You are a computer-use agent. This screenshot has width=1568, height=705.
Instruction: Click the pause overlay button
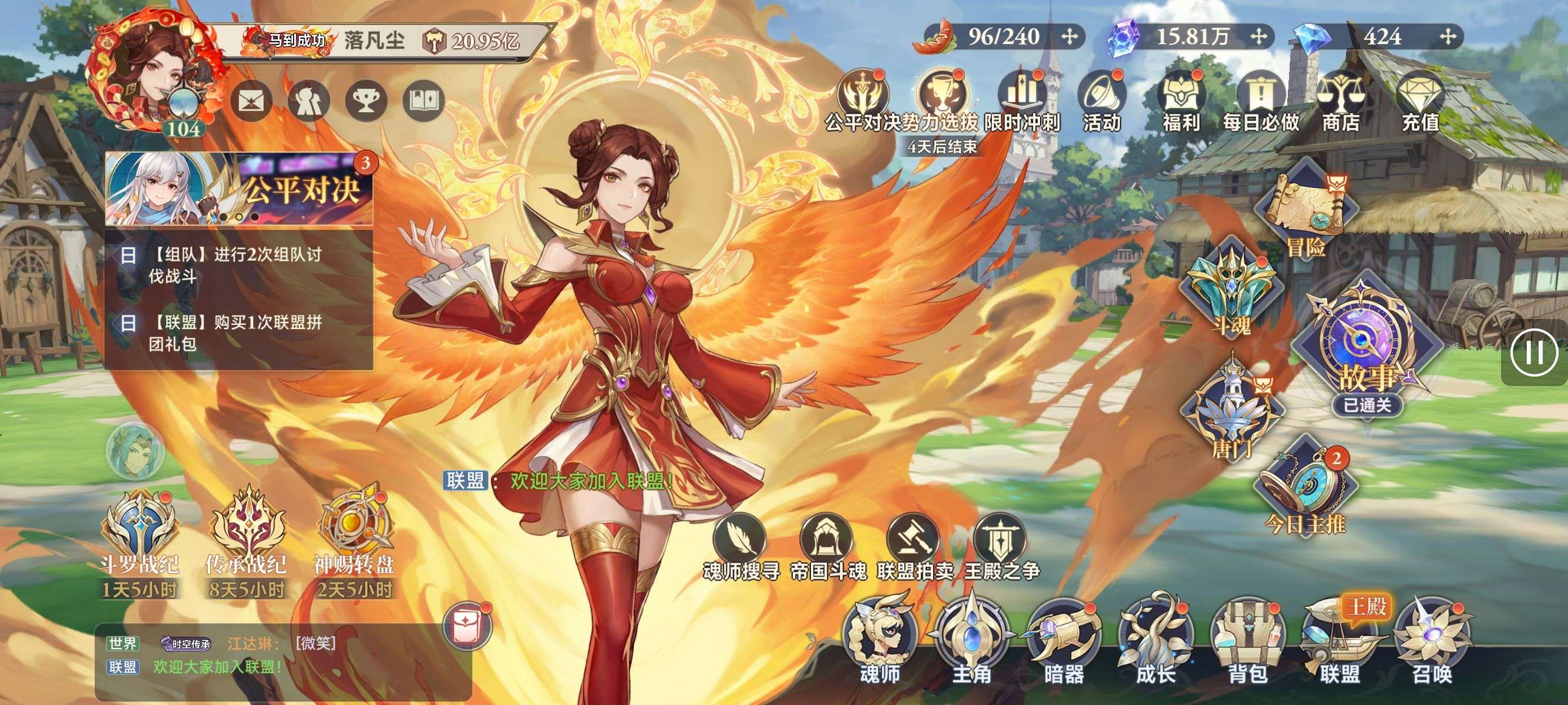click(1533, 352)
